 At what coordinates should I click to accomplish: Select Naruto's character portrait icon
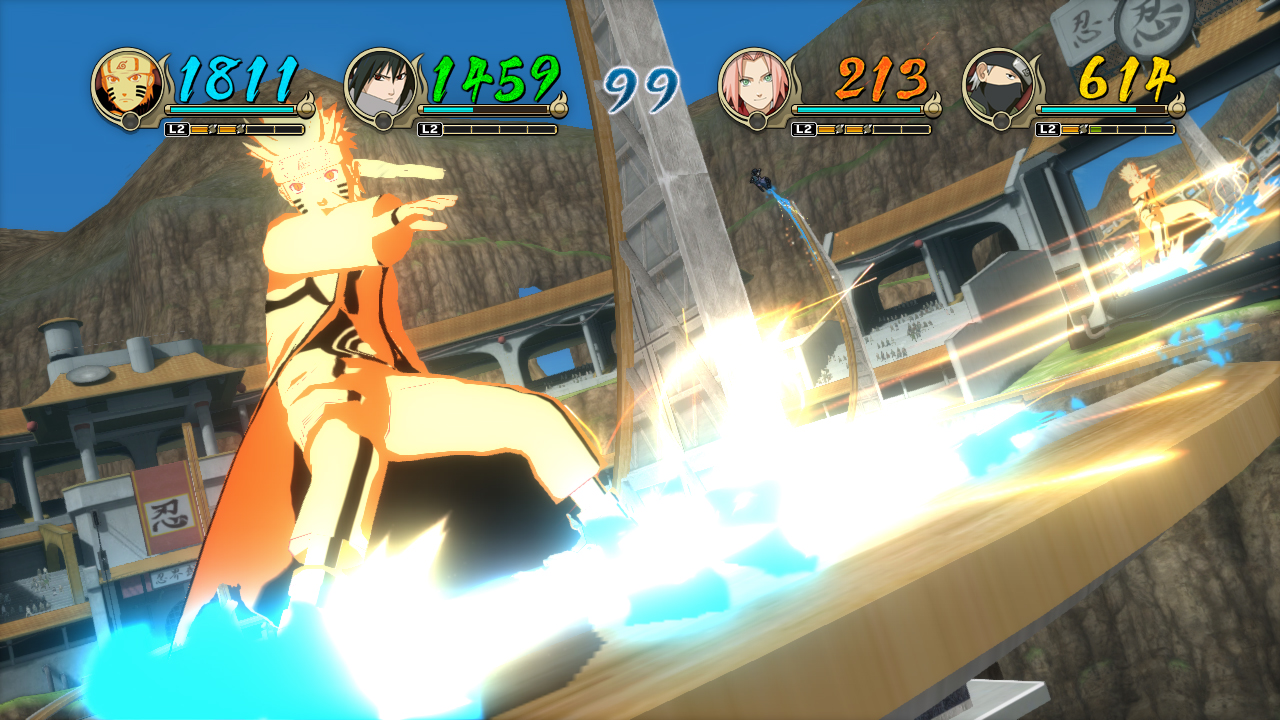127,82
